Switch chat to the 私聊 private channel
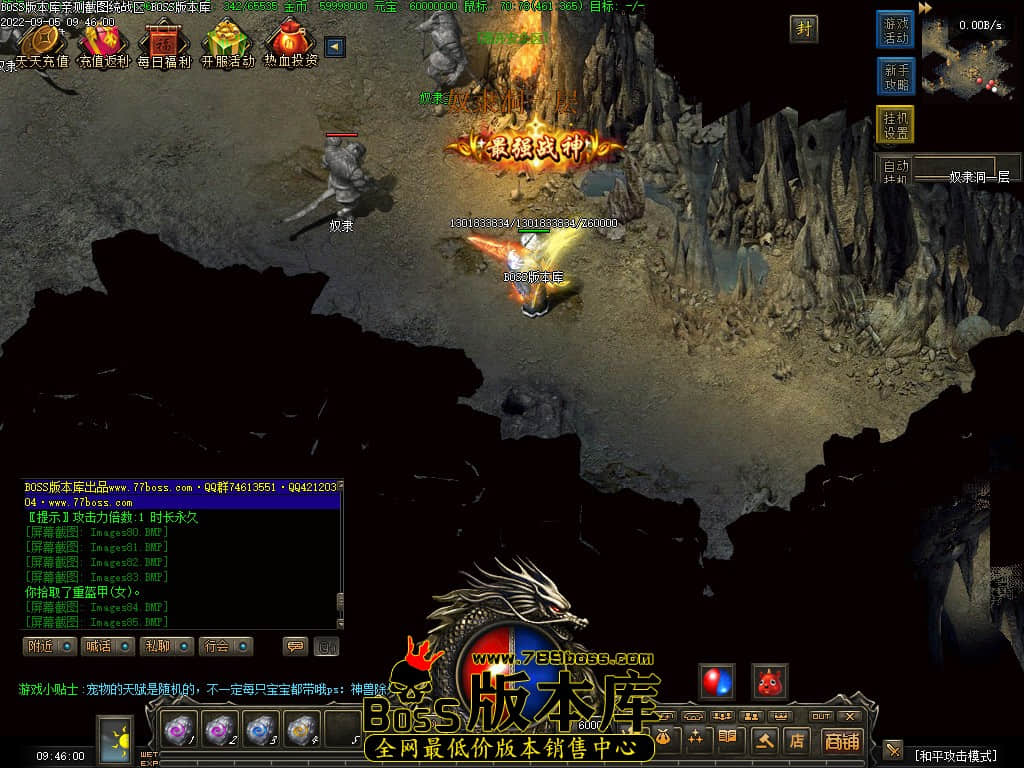This screenshot has height=768, width=1024. pos(167,646)
